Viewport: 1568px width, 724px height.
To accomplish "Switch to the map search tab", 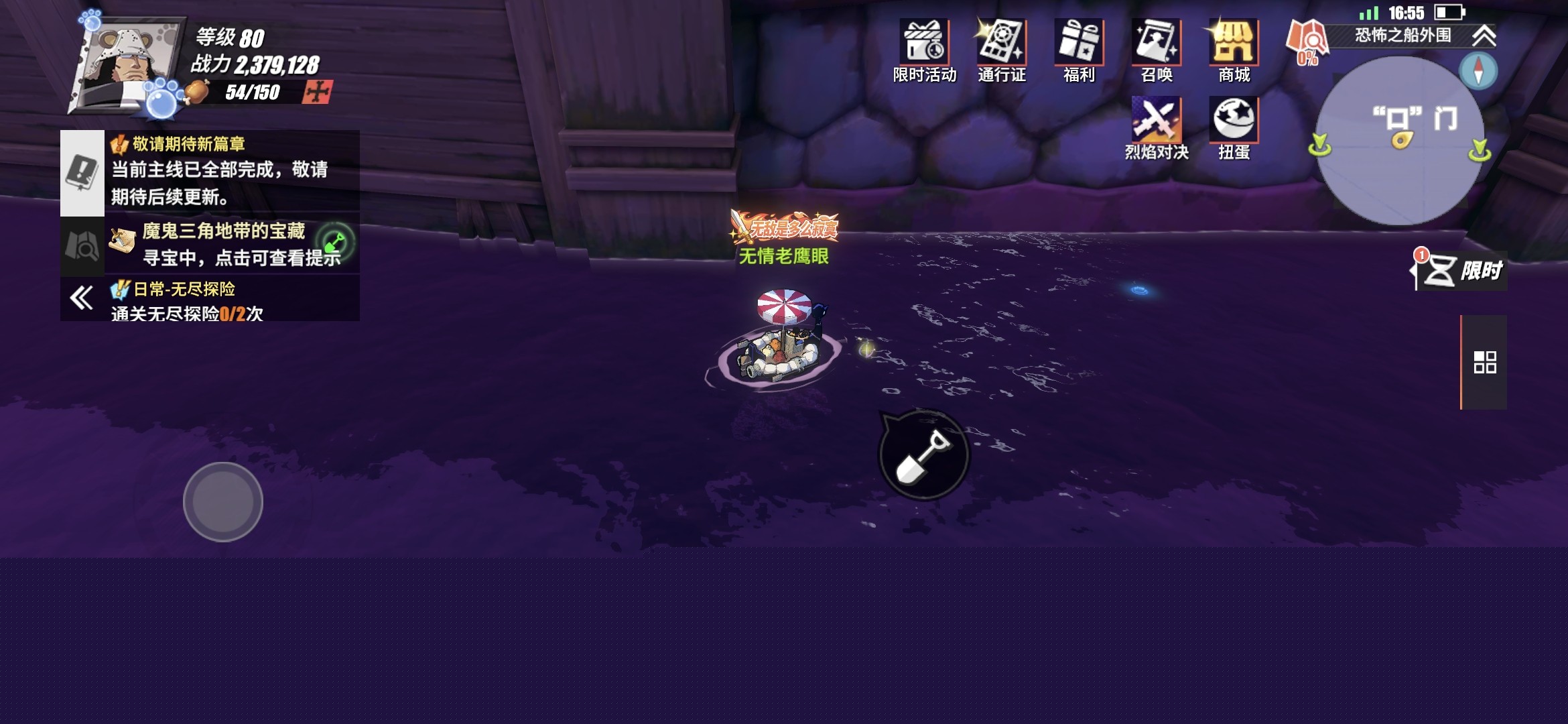I will tap(82, 246).
